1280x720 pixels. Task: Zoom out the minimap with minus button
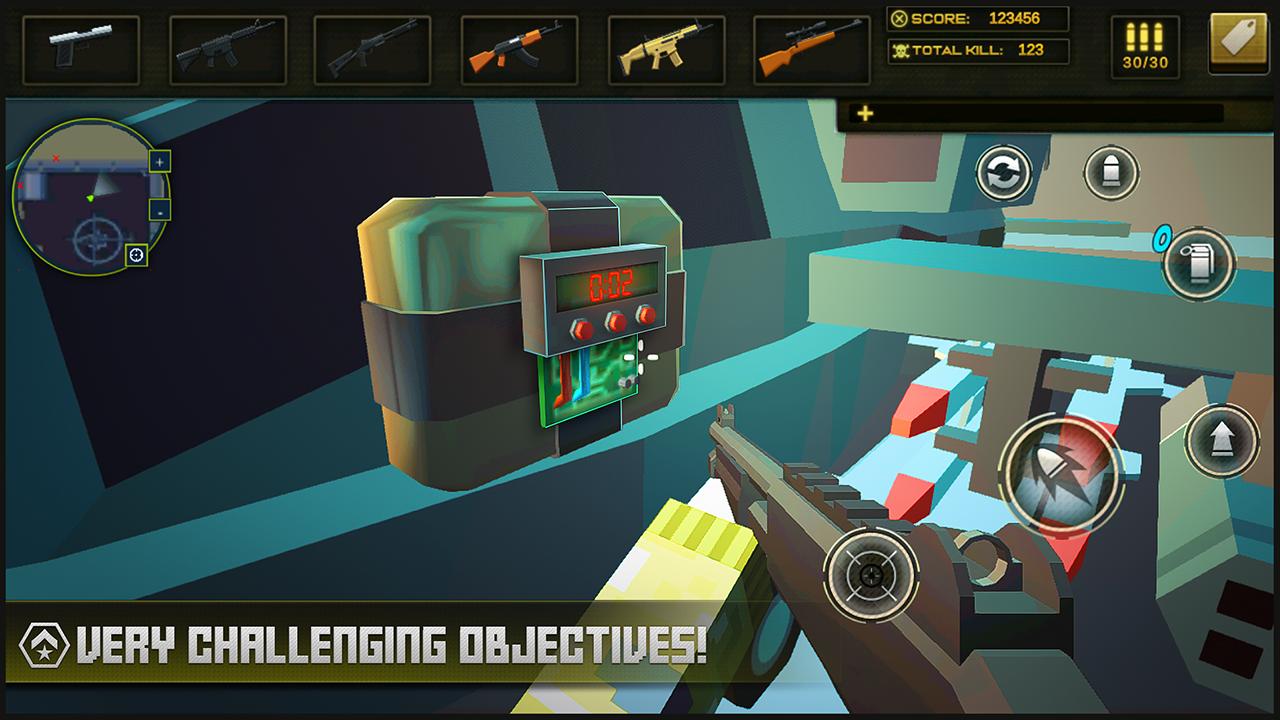tap(160, 210)
